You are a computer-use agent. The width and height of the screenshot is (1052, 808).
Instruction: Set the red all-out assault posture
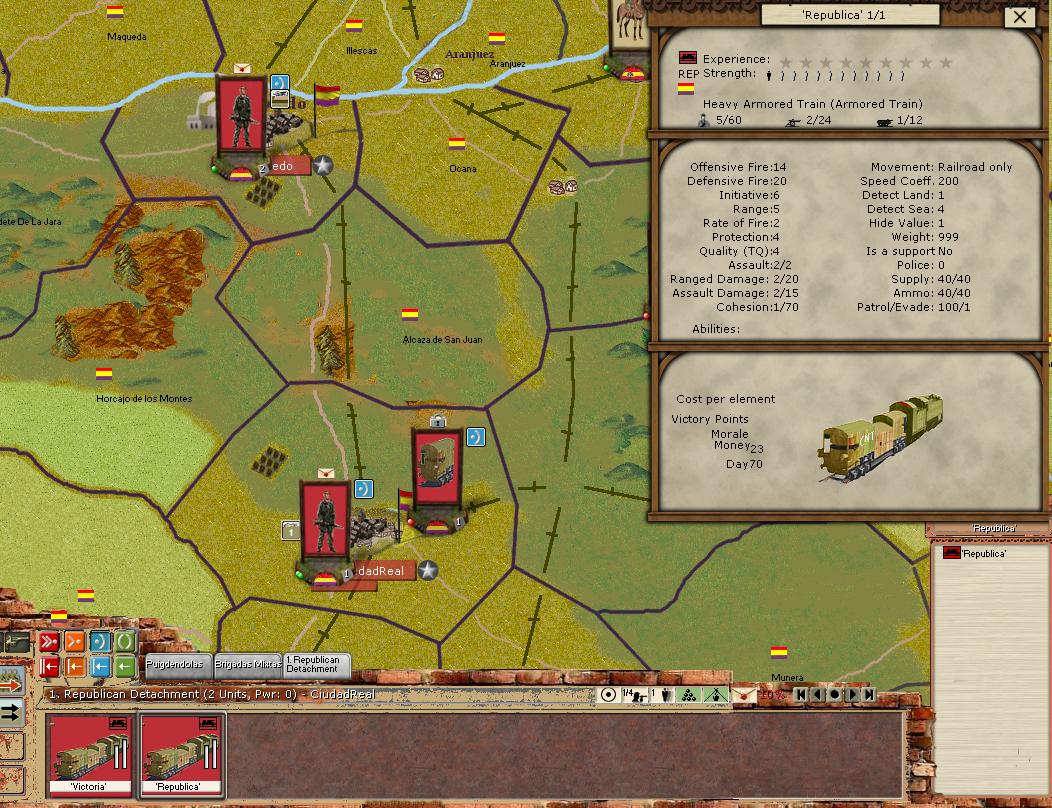point(49,641)
